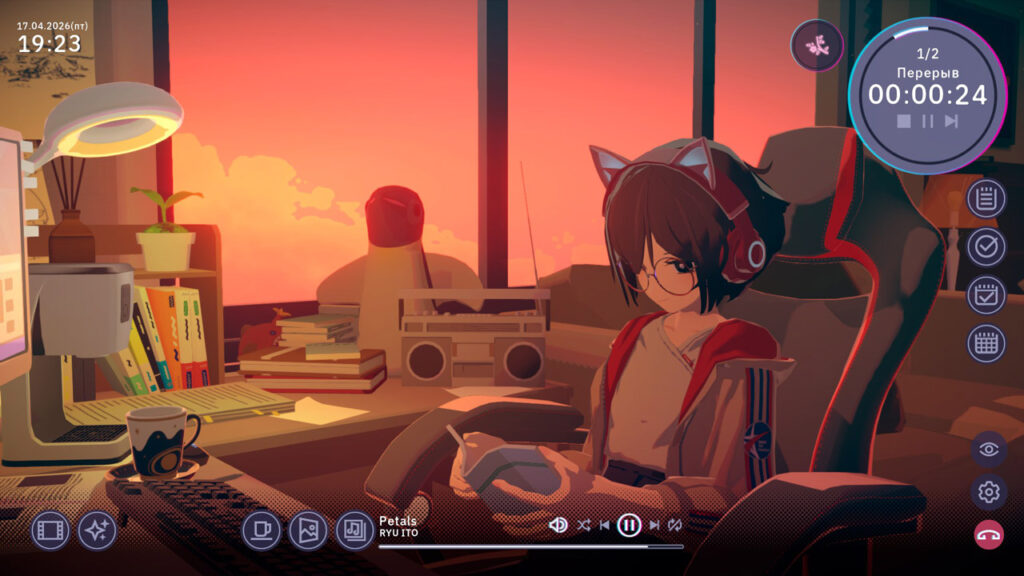
Task: Pause the Pomodoro timer countdown
Action: tap(928, 121)
